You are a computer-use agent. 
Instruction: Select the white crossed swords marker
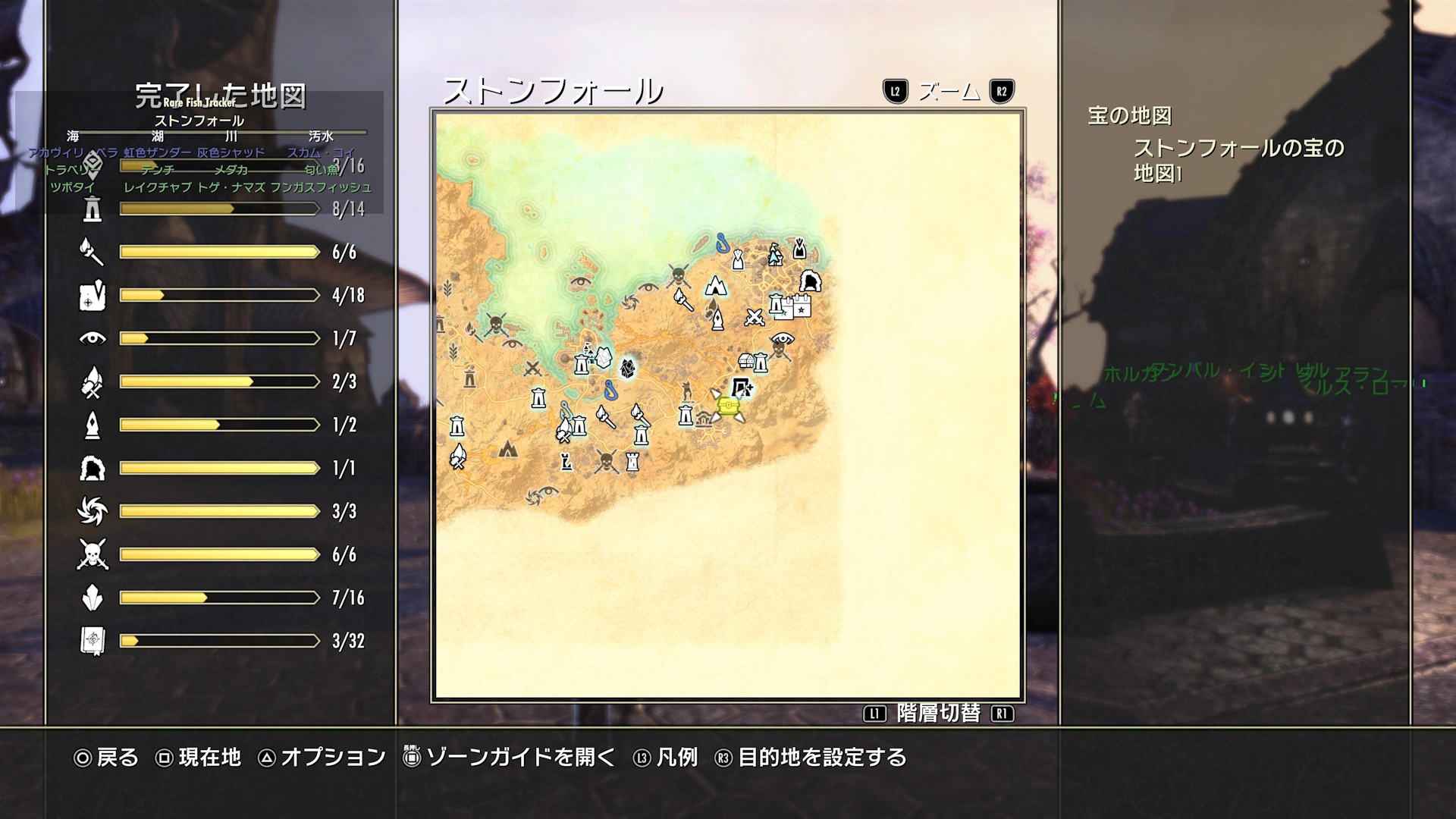click(x=754, y=318)
